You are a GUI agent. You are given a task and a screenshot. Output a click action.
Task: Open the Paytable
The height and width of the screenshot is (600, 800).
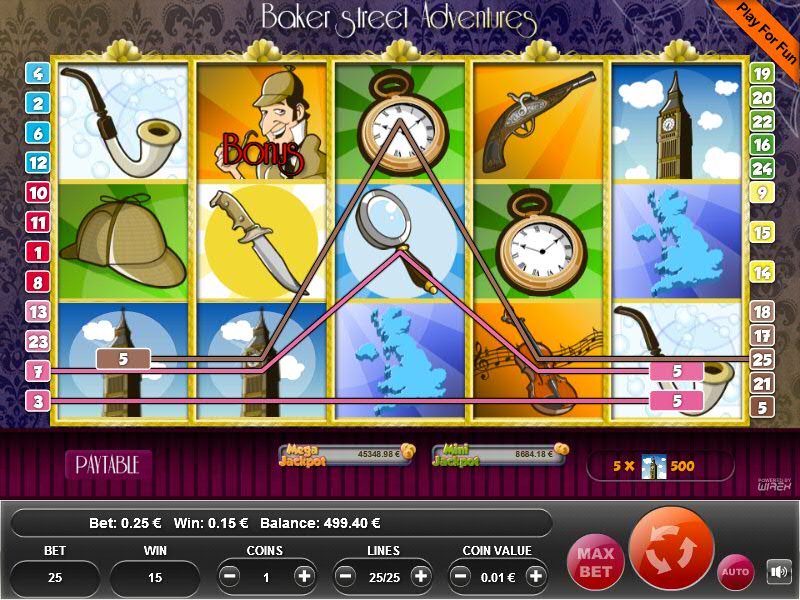[108, 464]
